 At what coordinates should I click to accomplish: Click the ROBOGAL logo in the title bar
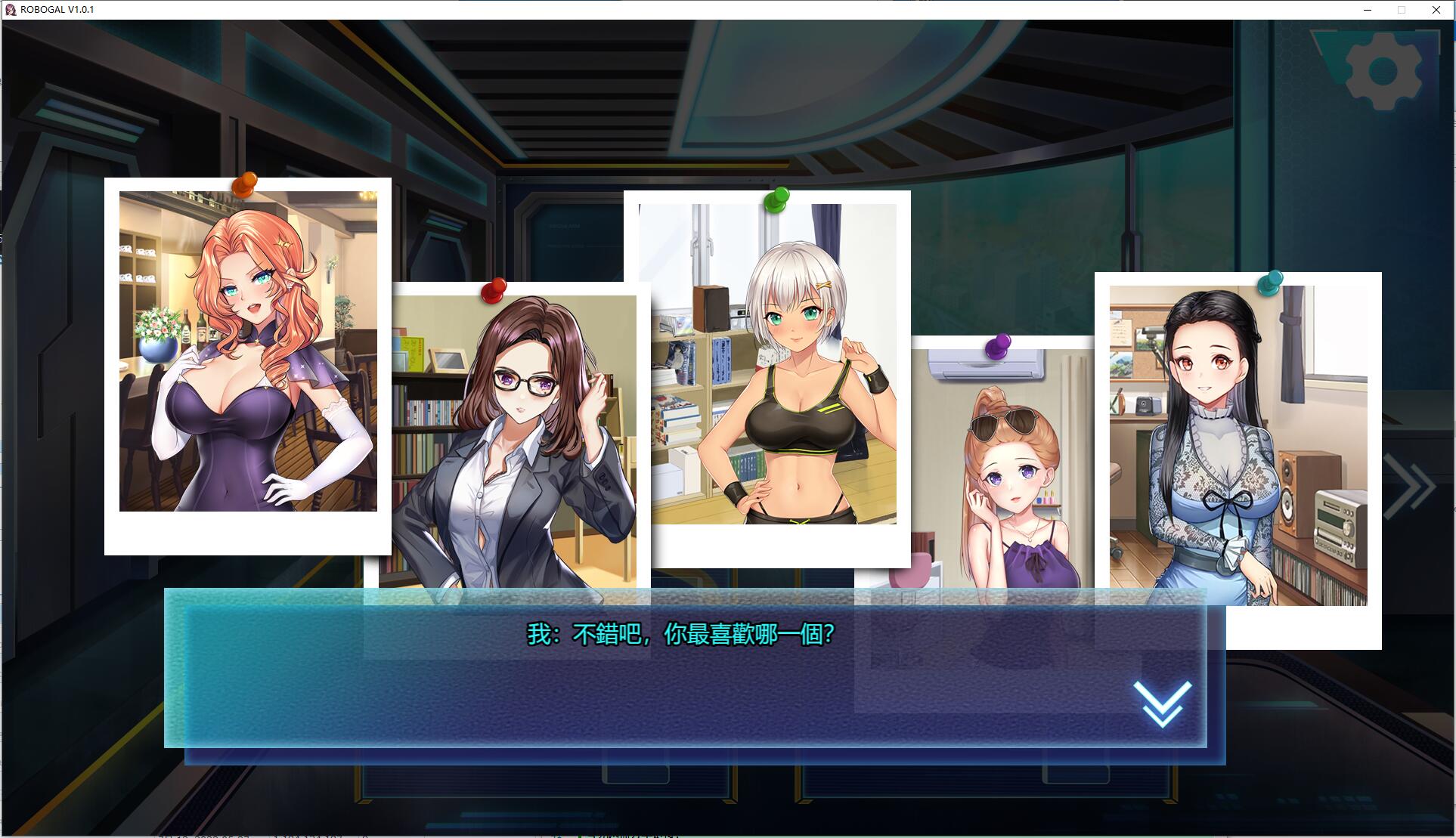click(x=9, y=10)
